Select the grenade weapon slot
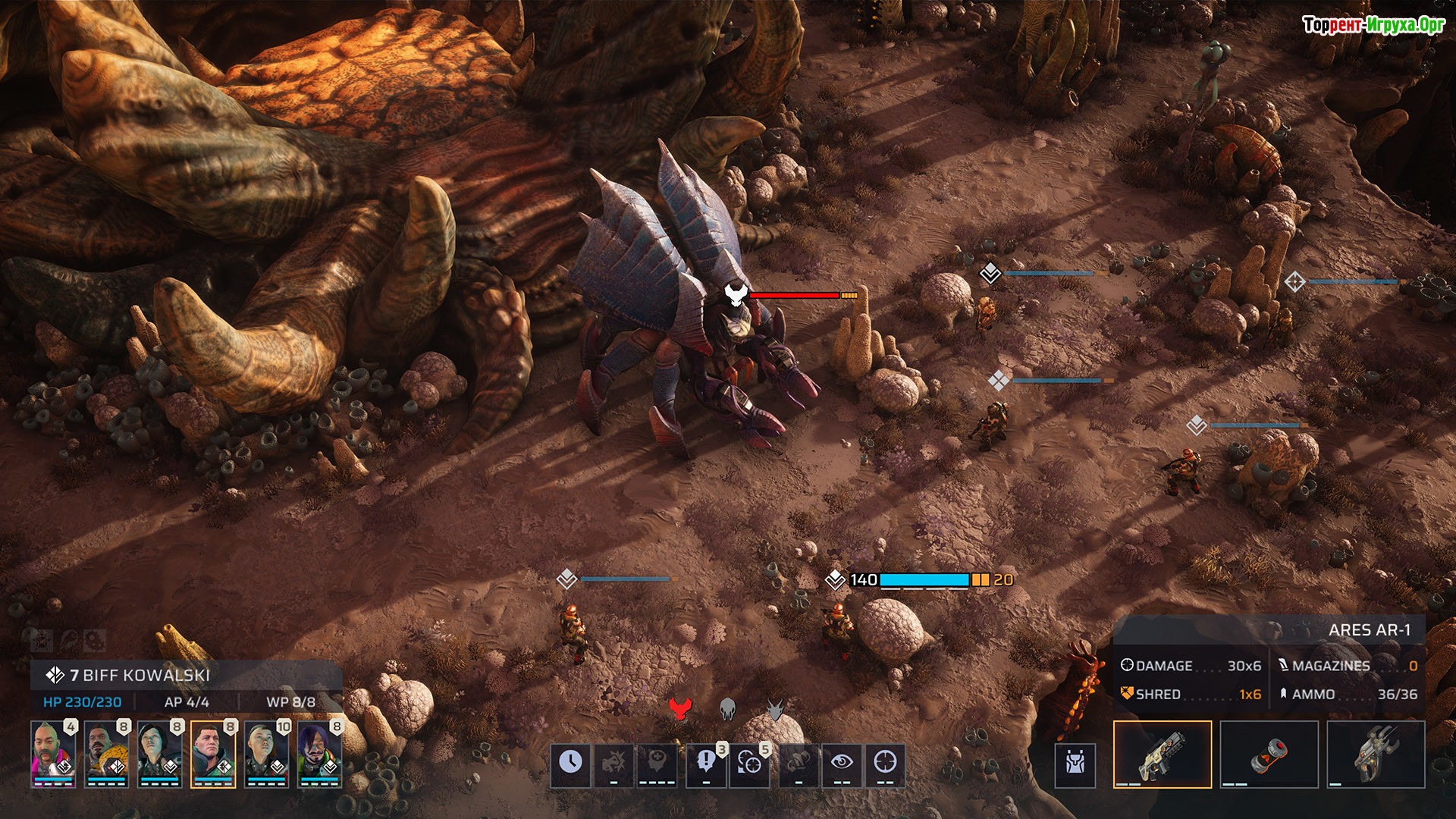 click(1269, 754)
